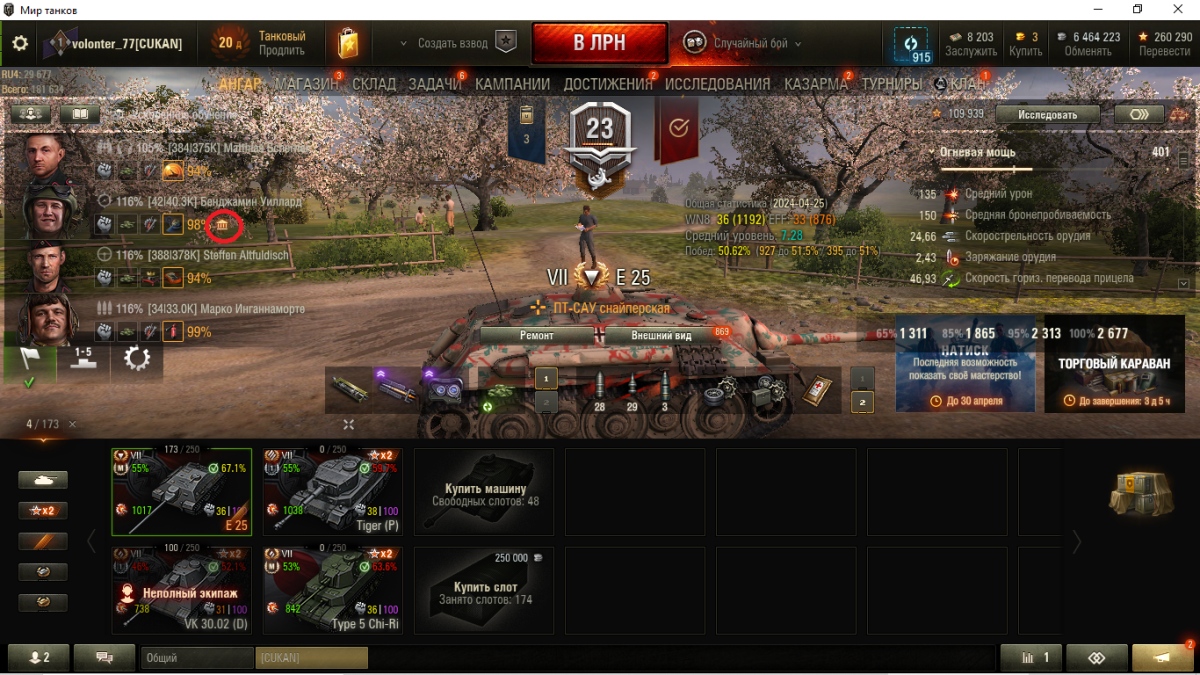Screen dimensions: 1200x675
Task: Click the Исследовать research button
Action: point(1047,114)
